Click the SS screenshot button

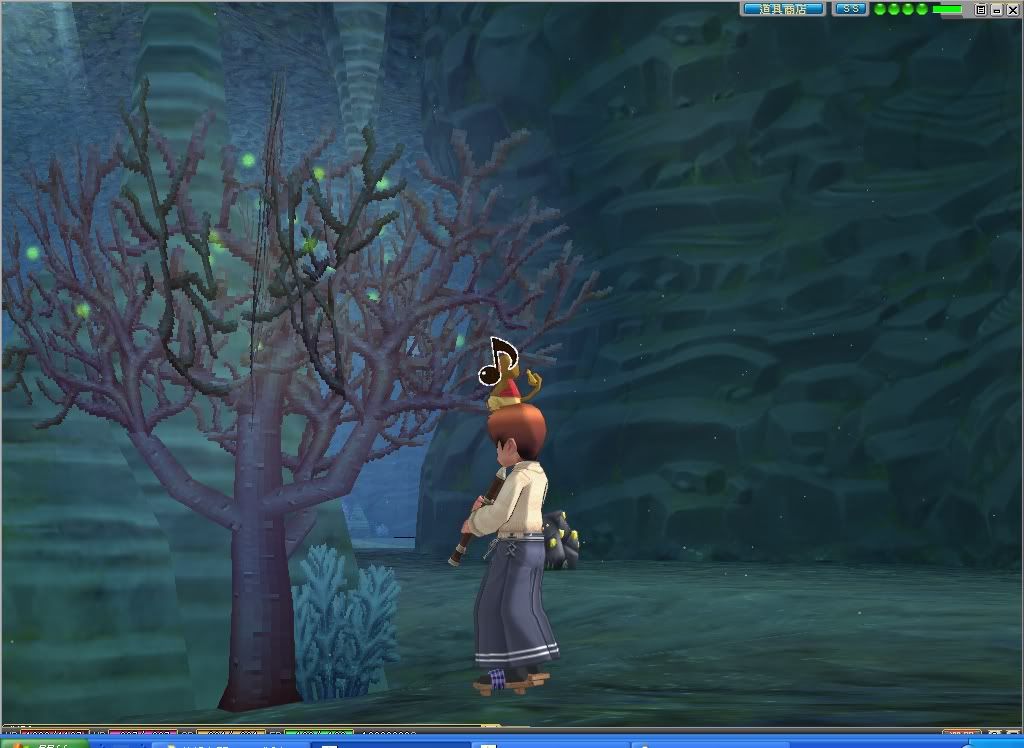pyautogui.click(x=850, y=9)
